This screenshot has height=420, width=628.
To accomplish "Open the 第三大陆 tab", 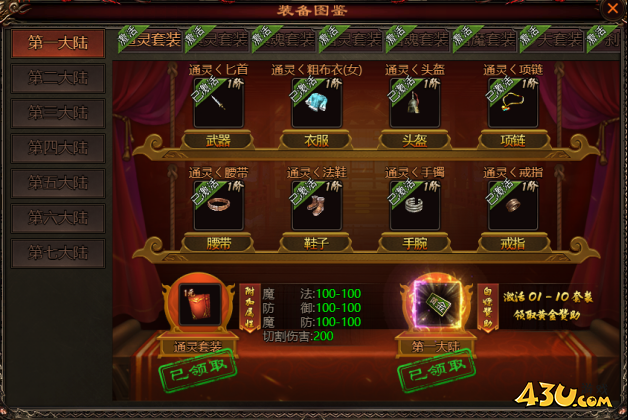I will [58, 113].
